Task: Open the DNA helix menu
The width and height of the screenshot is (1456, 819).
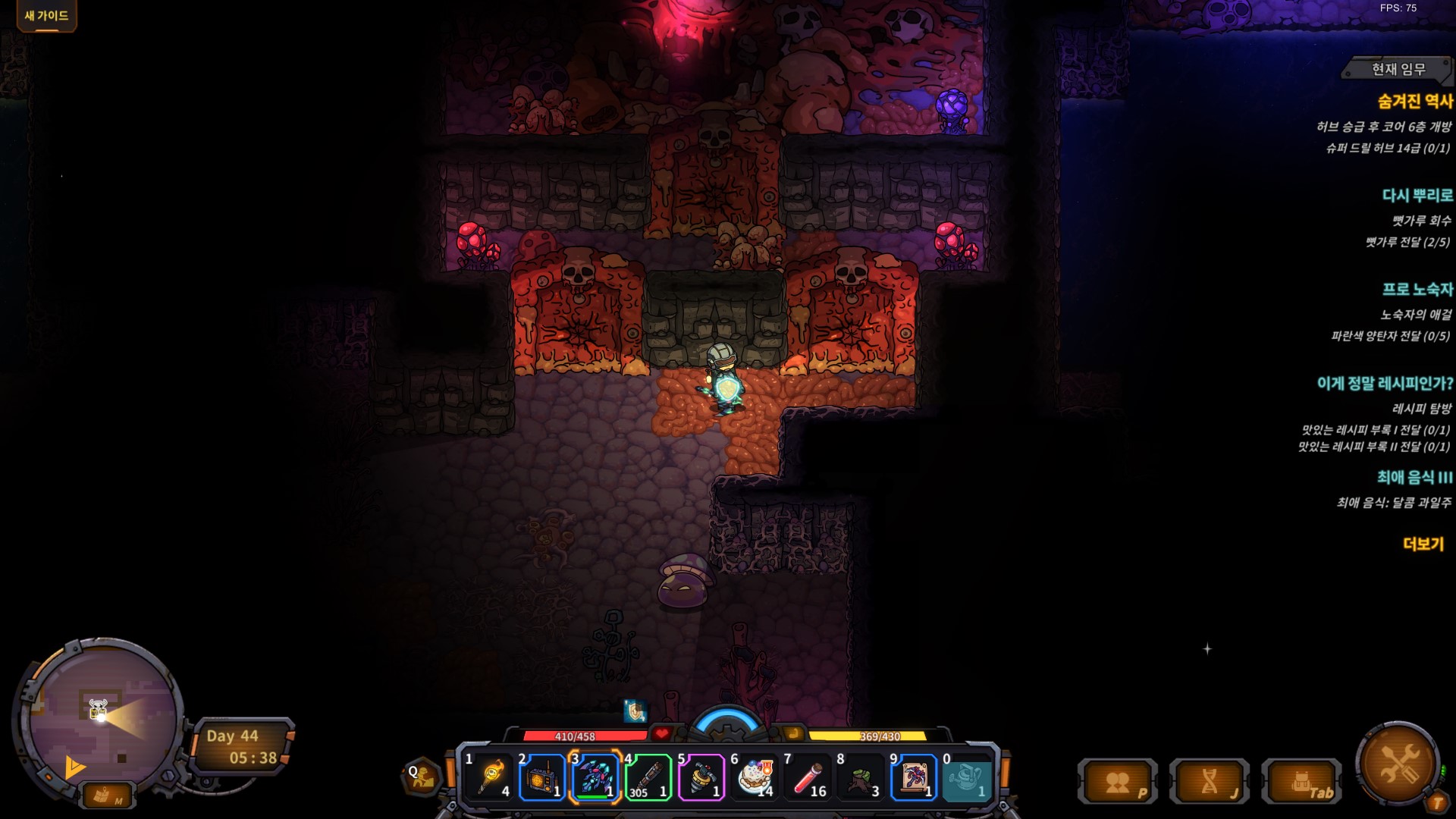Action: (x=1210, y=782)
